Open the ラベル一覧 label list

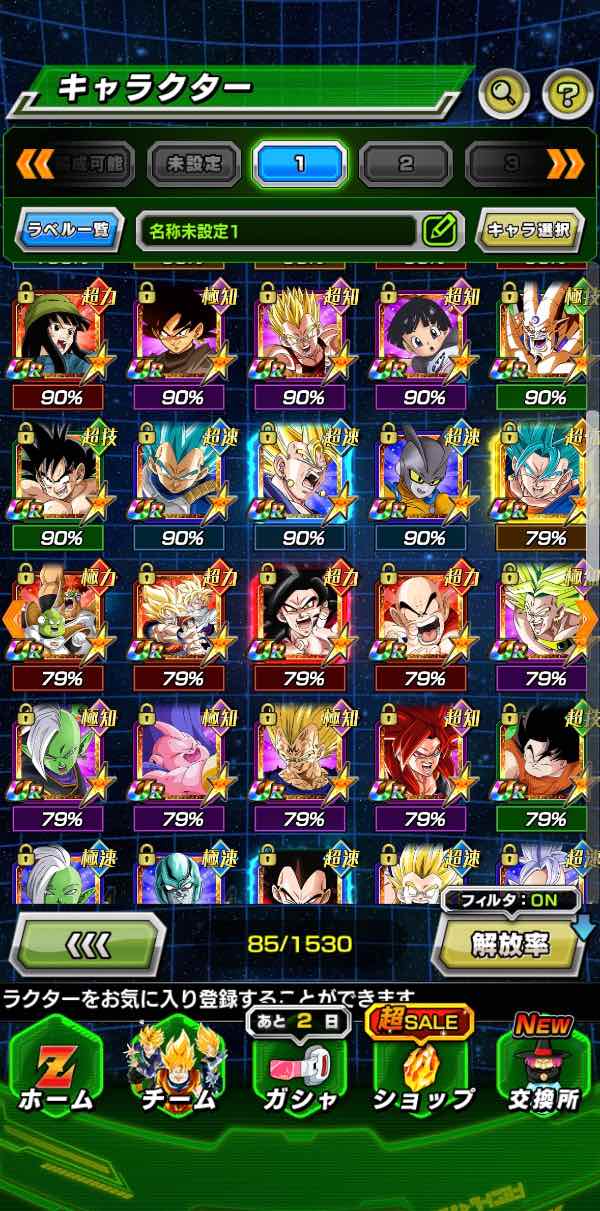click(x=70, y=230)
